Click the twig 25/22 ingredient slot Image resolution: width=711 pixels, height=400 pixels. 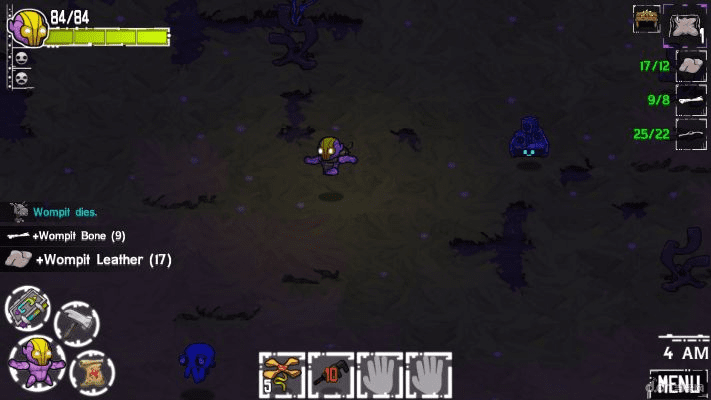tap(691, 133)
